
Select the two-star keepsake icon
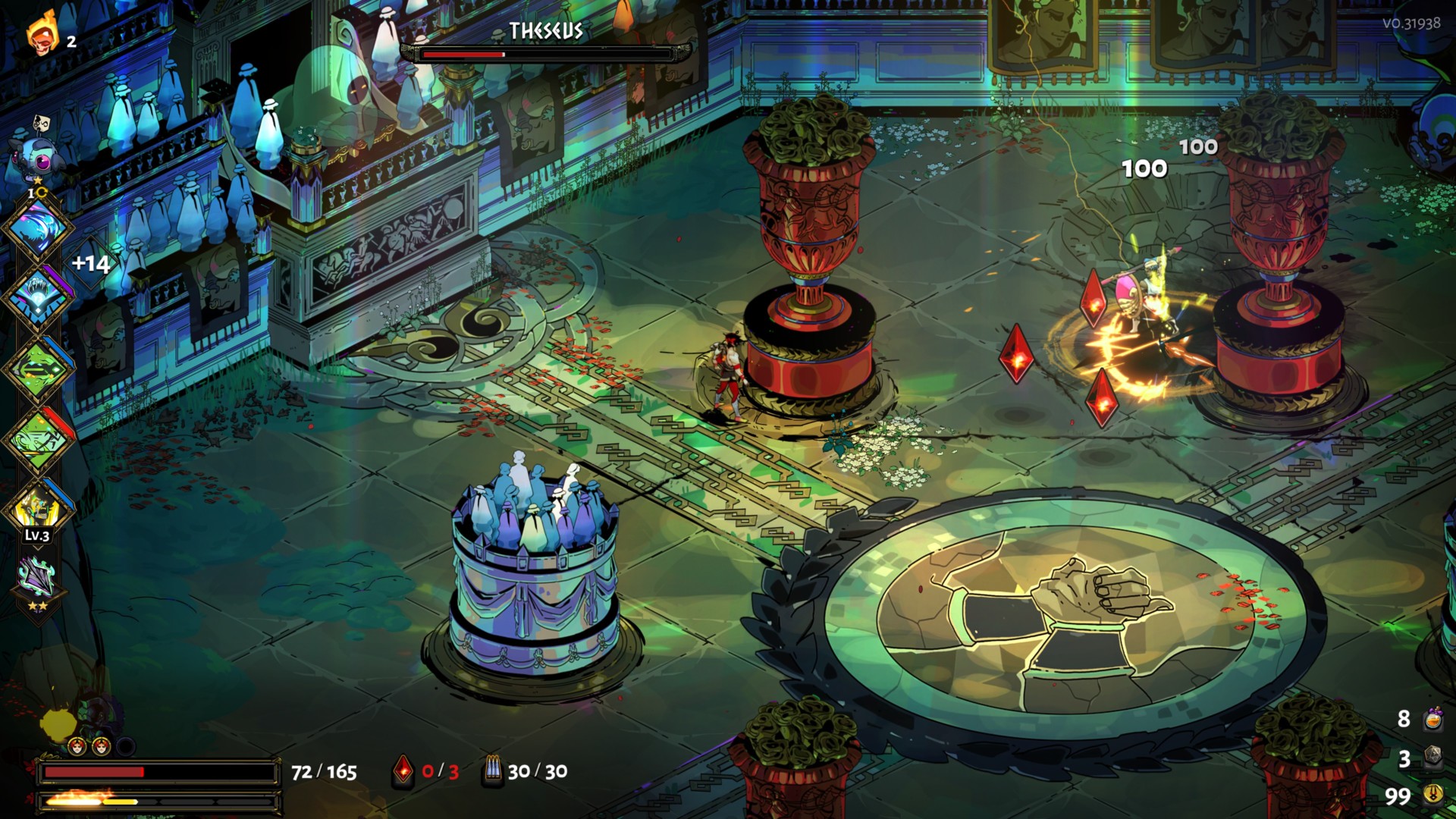point(38,580)
